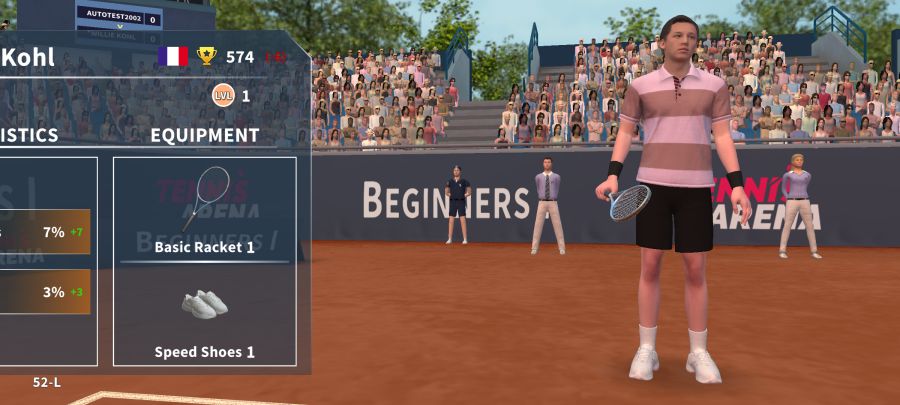Click the French flag icon
900x405 pixels.
[173, 56]
